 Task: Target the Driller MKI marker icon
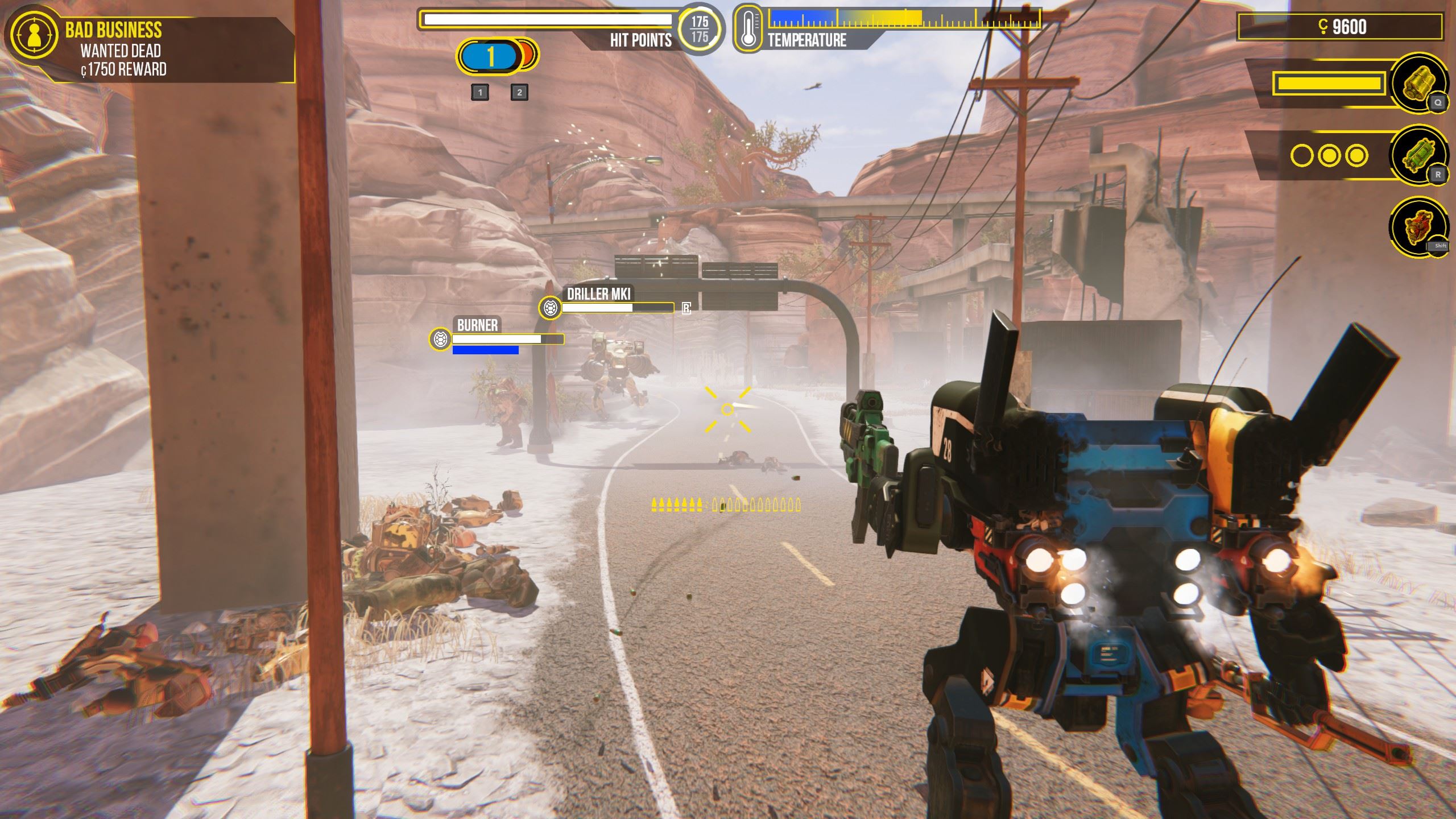(549, 308)
